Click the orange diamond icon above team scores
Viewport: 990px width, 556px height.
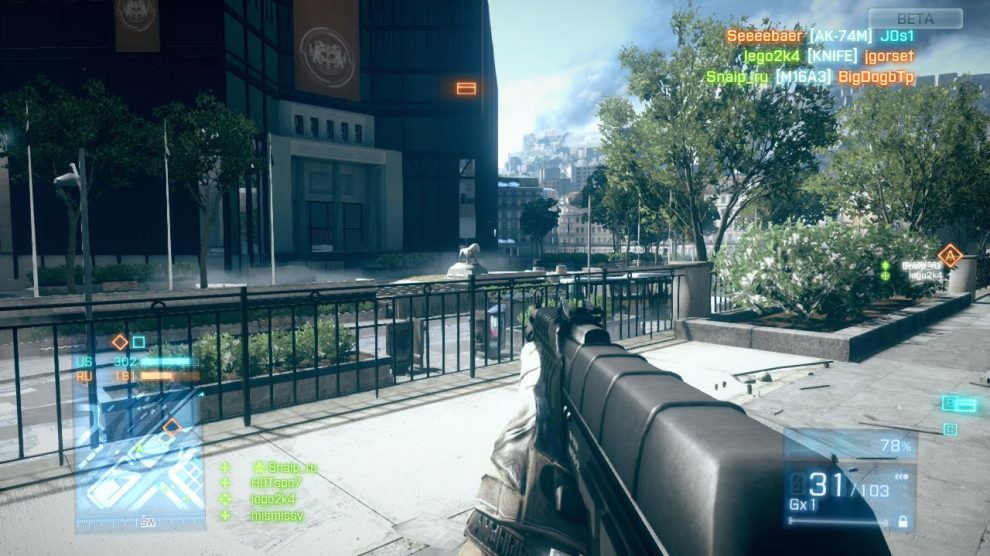click(120, 342)
